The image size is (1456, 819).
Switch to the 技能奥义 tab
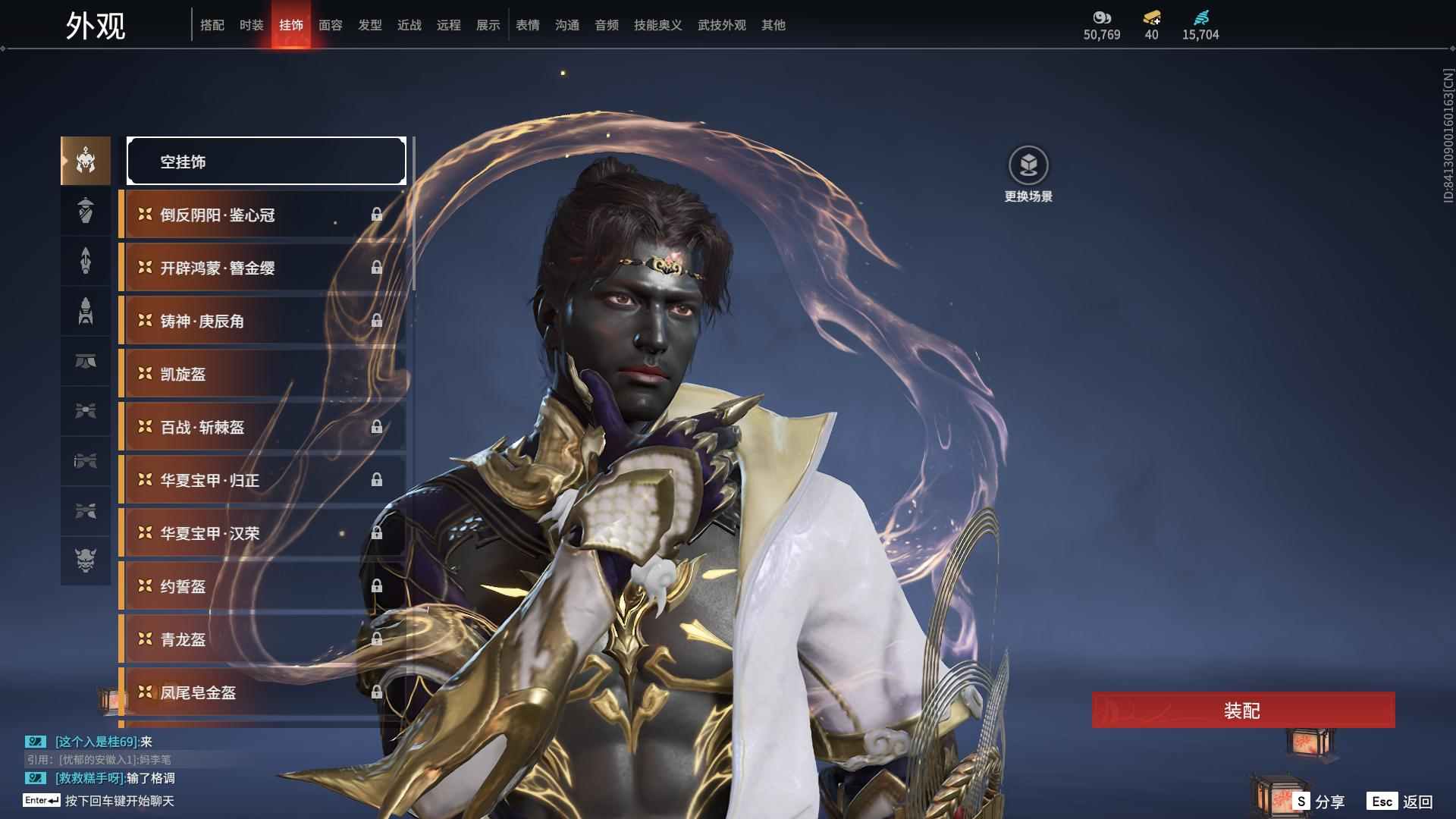click(657, 25)
